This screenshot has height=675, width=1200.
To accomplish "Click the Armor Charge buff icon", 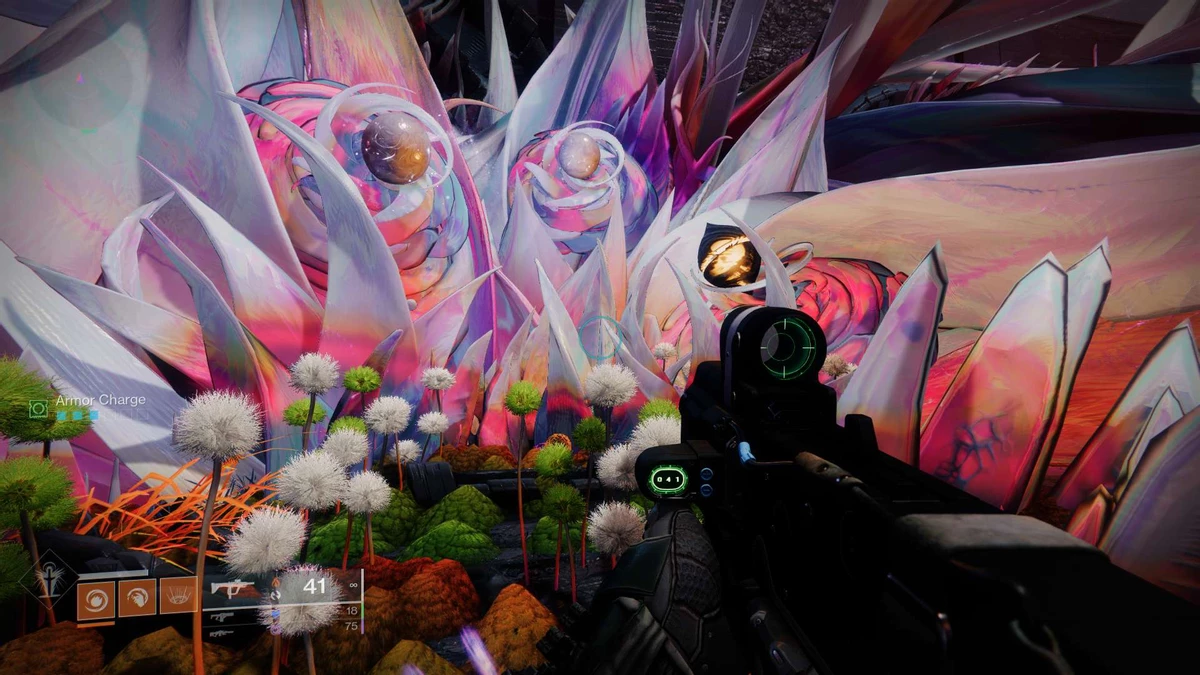I will [39, 408].
